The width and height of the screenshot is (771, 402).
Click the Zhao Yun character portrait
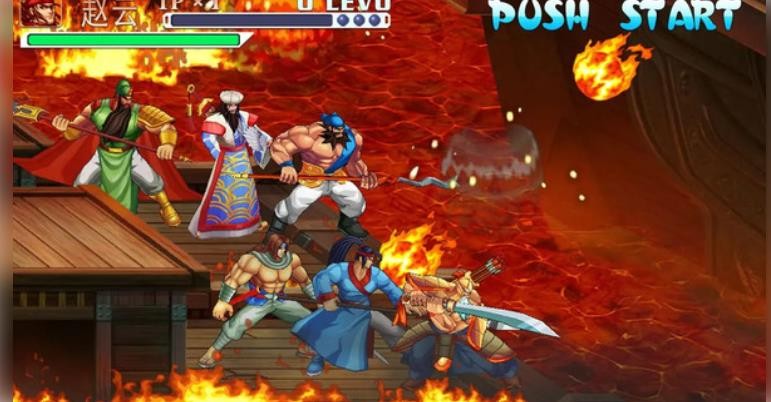coord(40,13)
